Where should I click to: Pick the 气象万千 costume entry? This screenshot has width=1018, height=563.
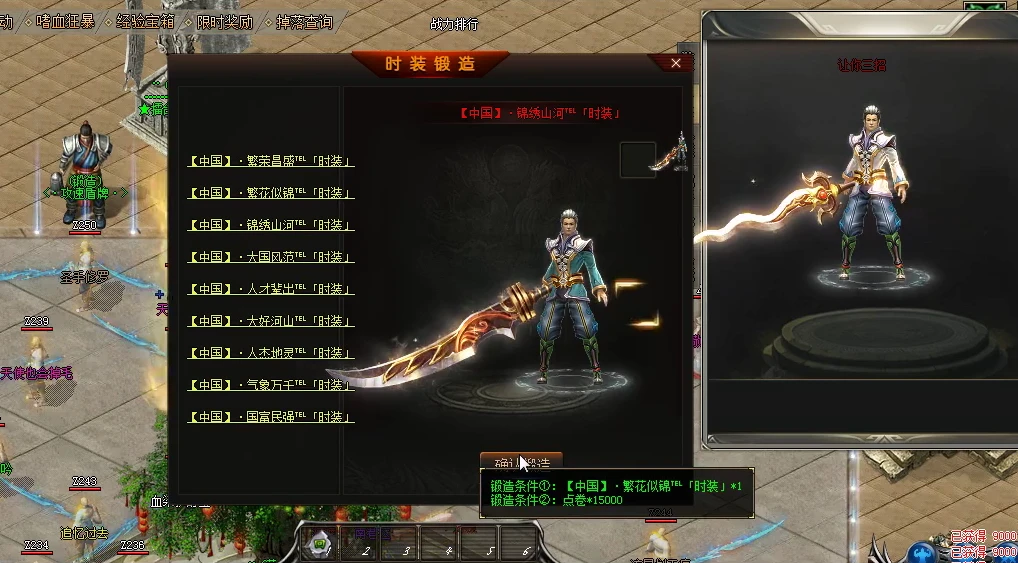coord(270,385)
